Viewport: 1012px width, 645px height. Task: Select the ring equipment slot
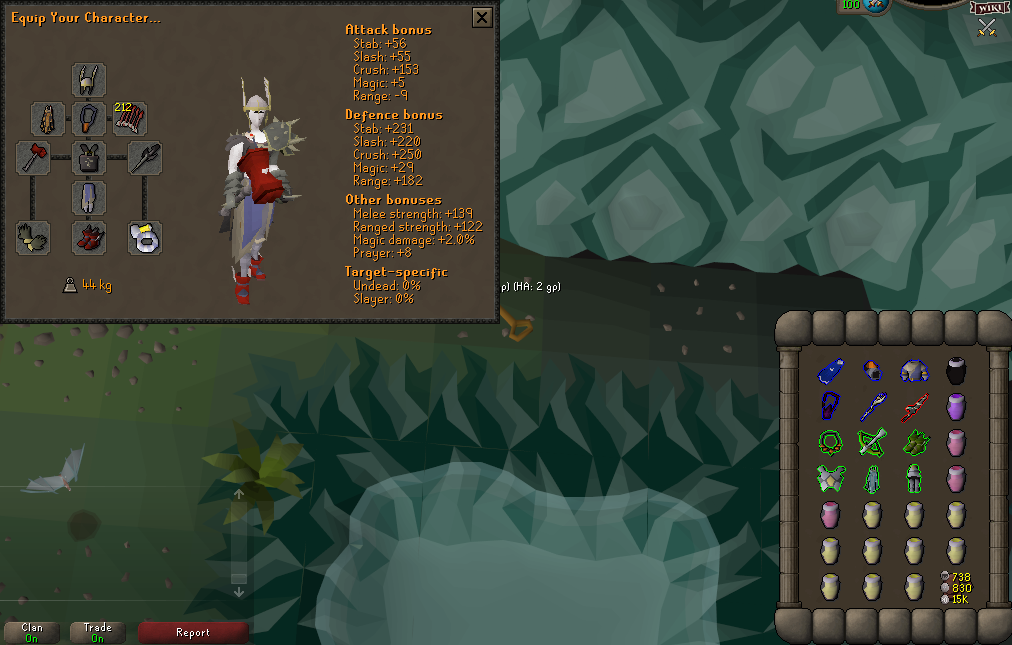tap(145, 237)
